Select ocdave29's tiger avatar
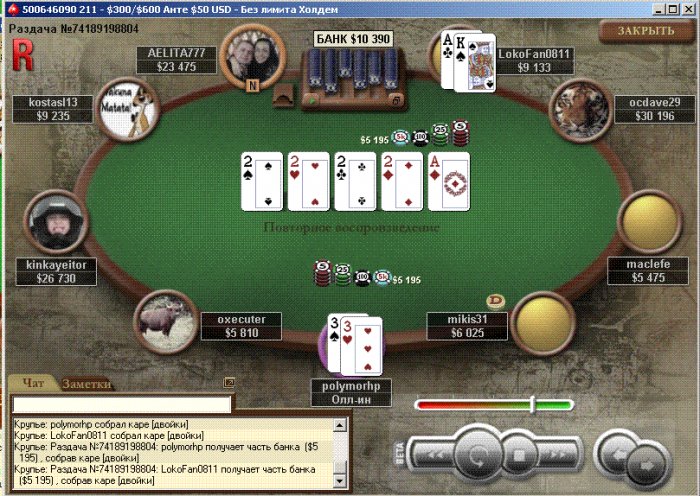700x496 pixels. 581,106
